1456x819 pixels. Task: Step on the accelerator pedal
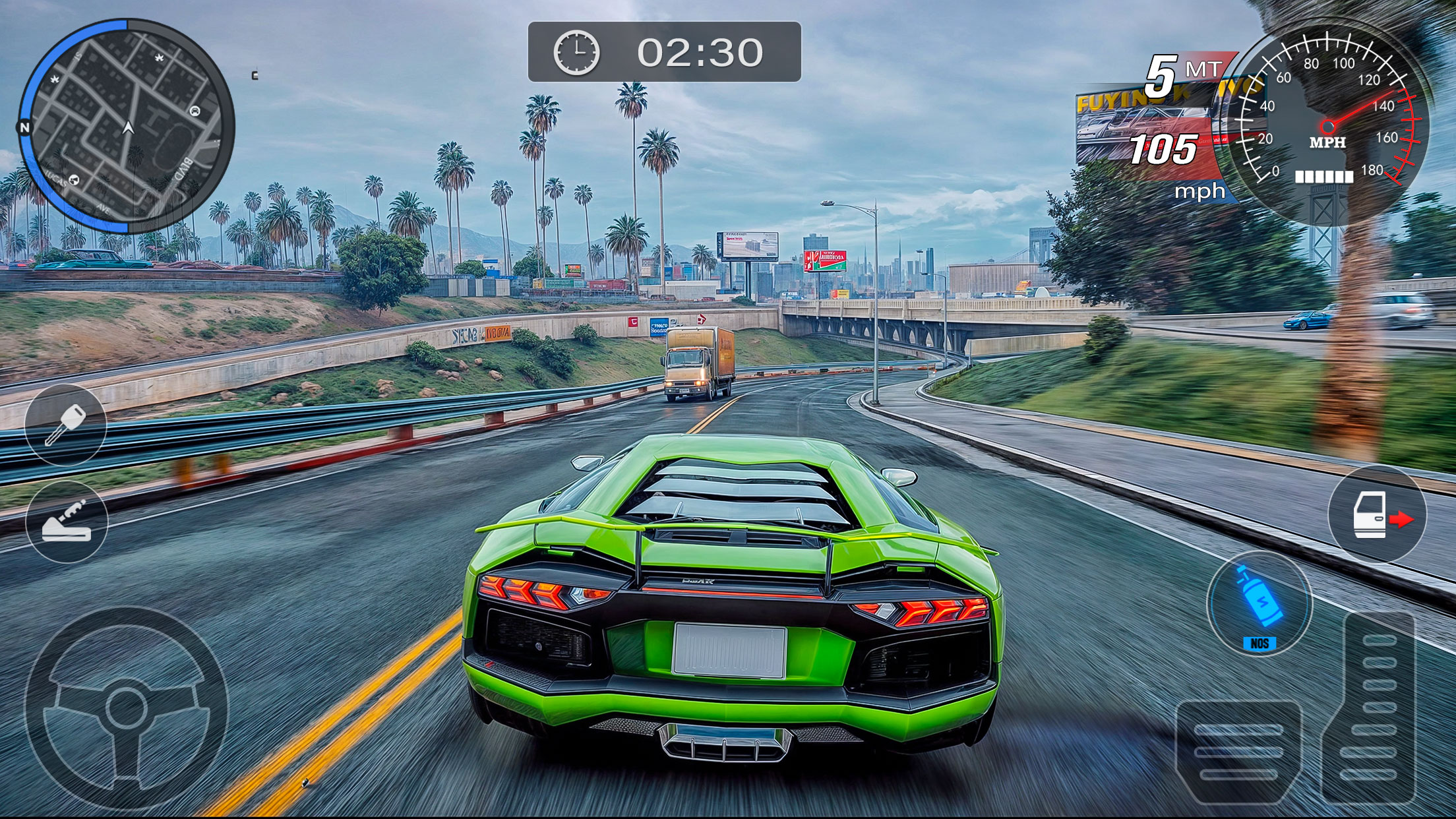pyautogui.click(x=1378, y=706)
